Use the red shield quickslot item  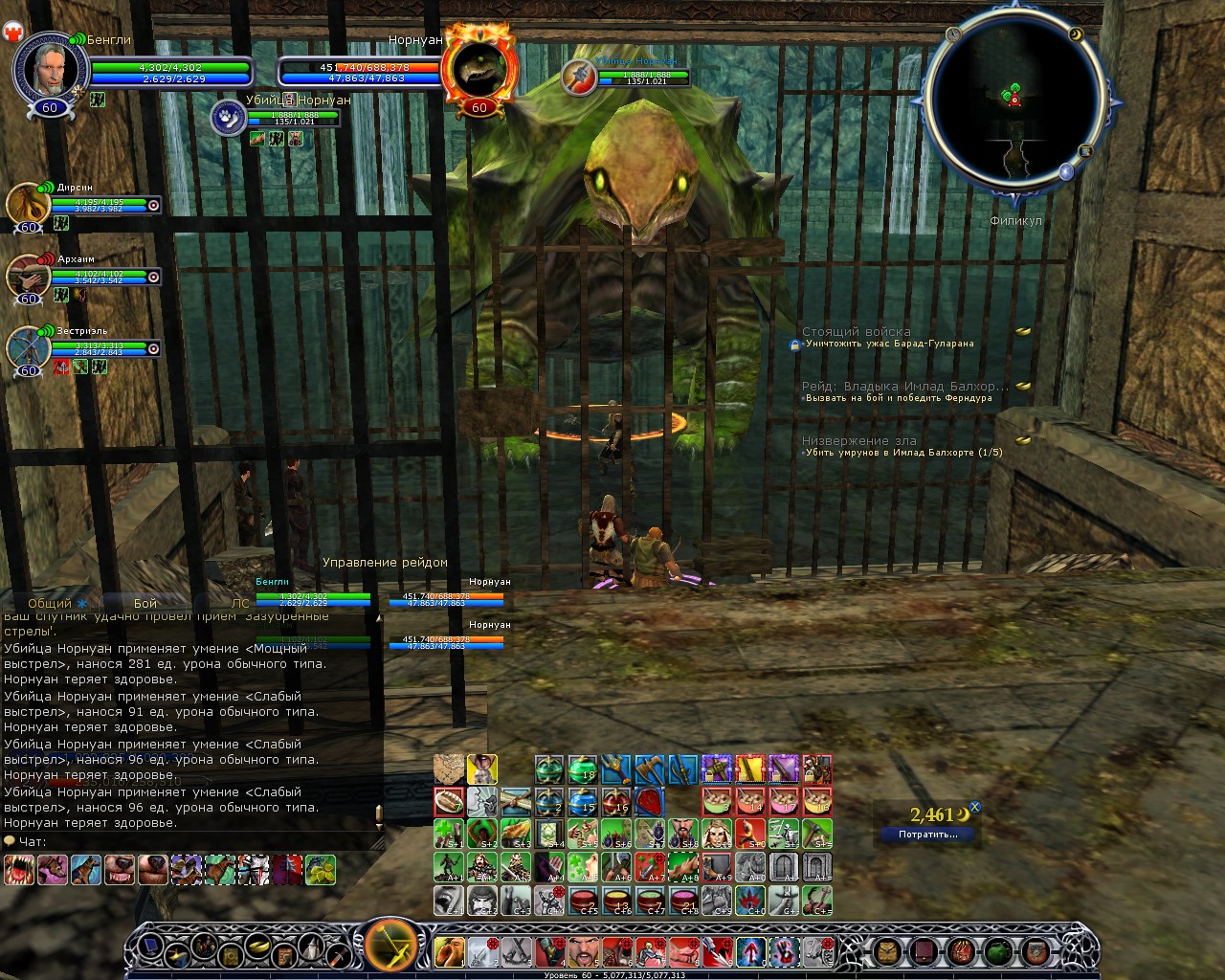649,801
